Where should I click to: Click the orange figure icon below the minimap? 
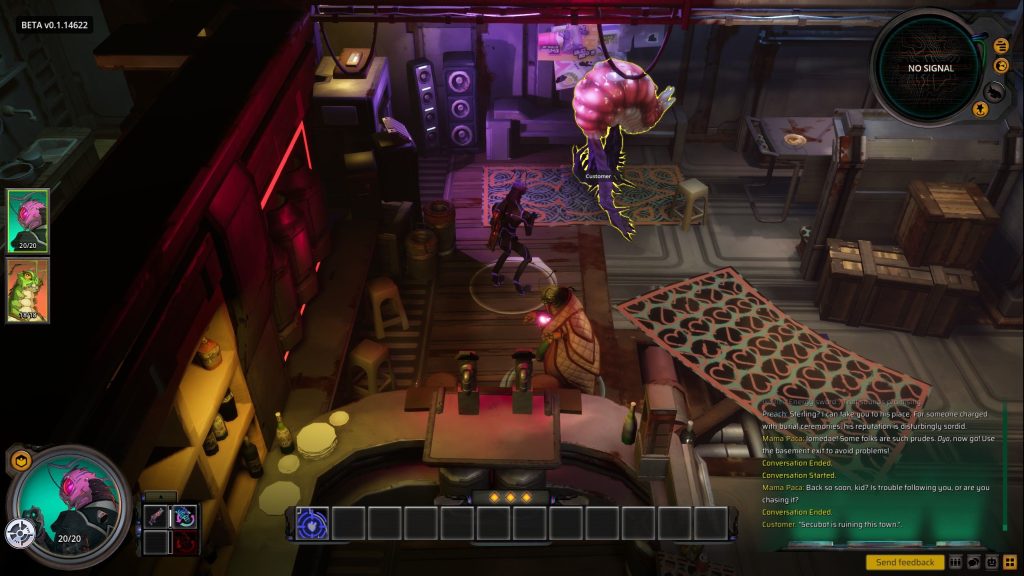(x=982, y=110)
